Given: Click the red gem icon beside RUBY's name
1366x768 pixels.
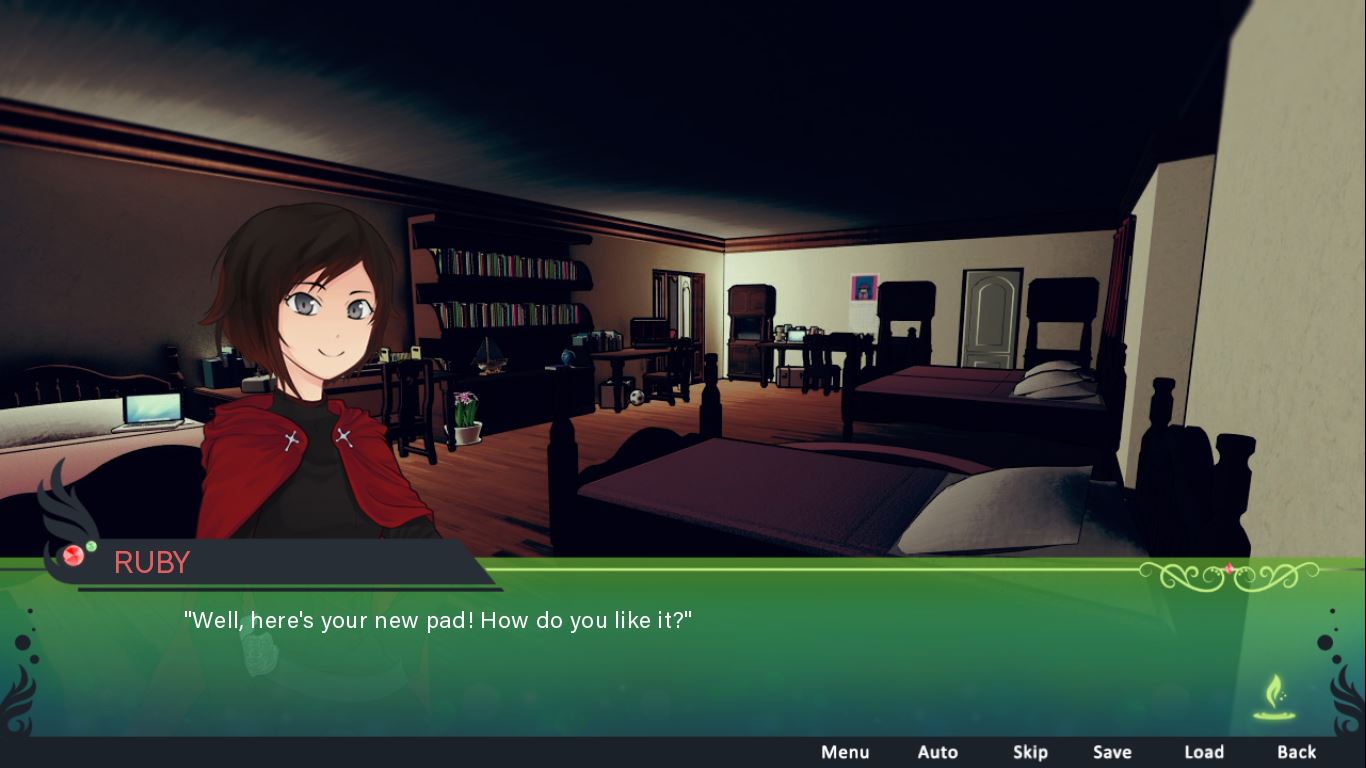Looking at the screenshot, I should (x=72, y=557).
